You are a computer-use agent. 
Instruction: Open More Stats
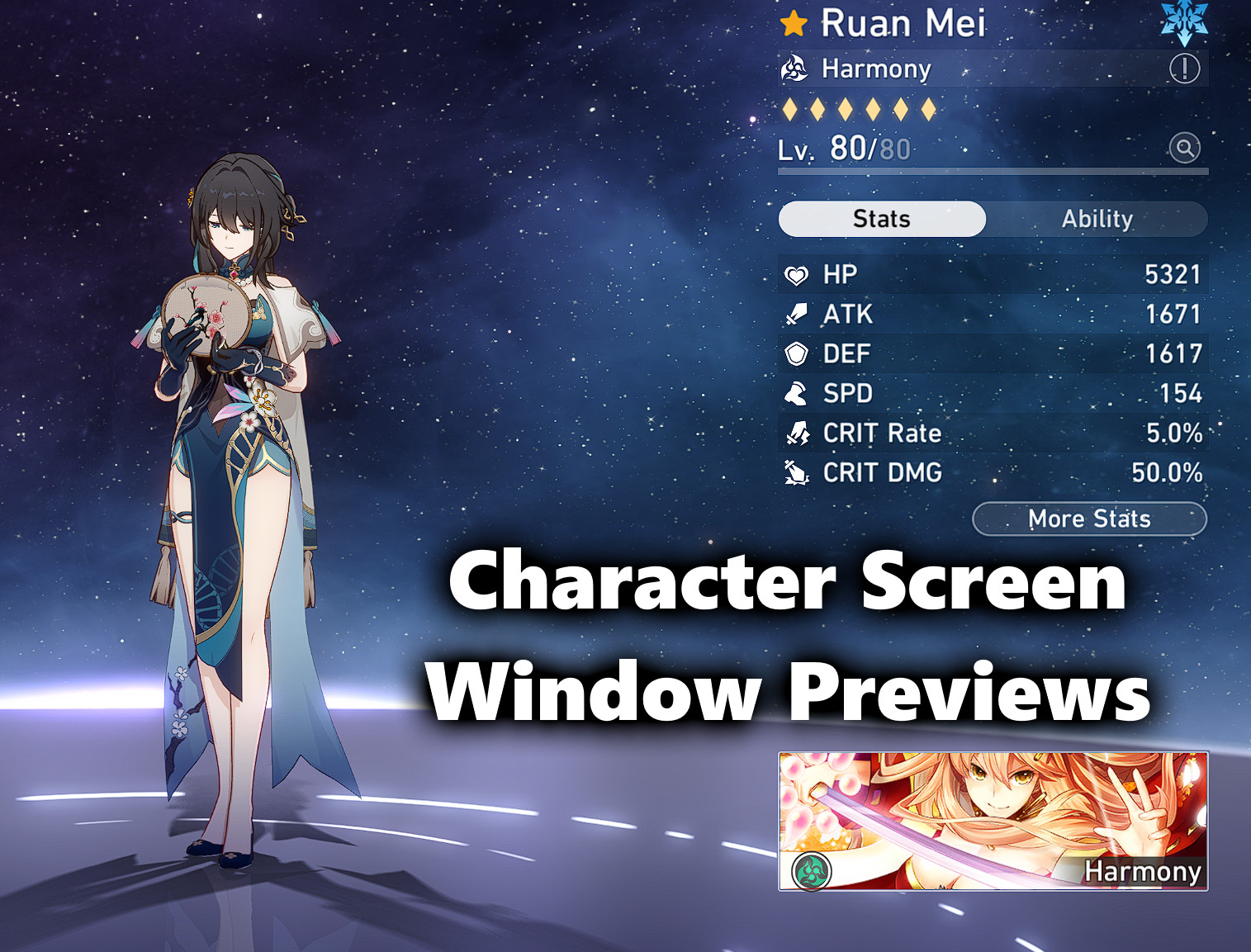1090,519
